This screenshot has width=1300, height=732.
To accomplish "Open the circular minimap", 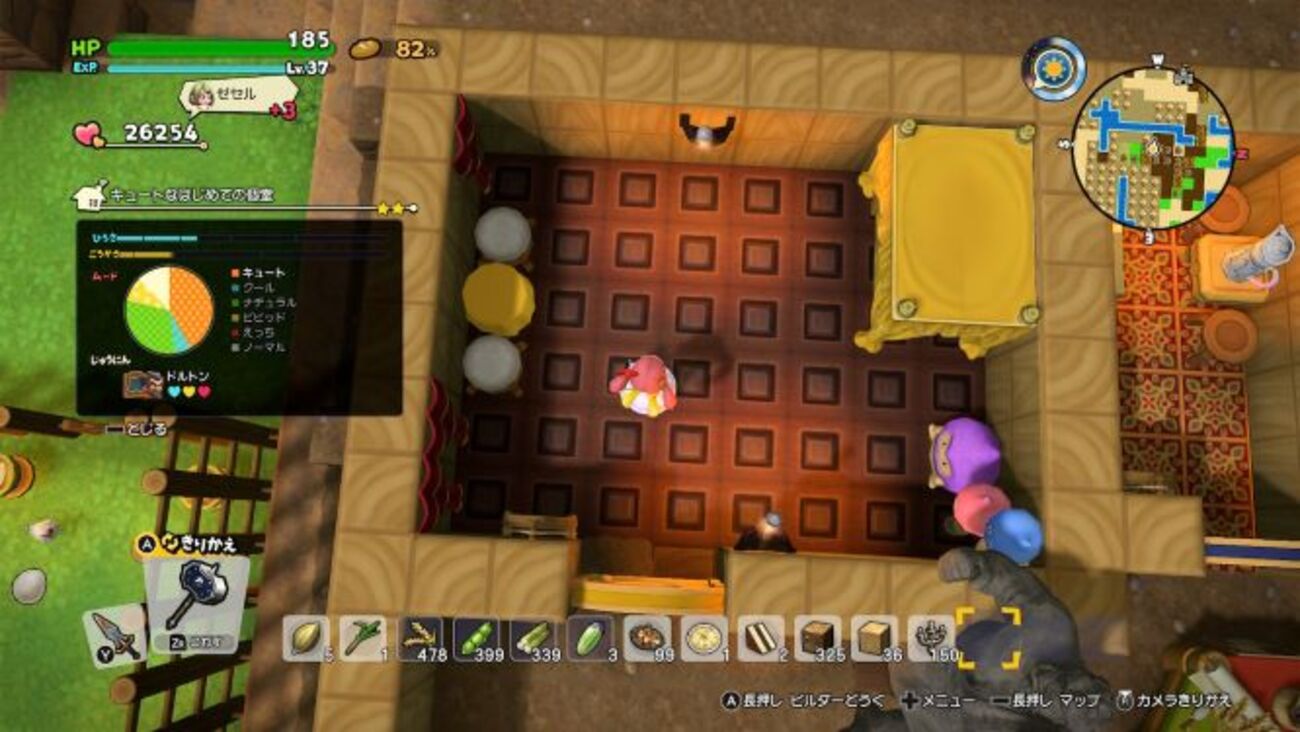I will coord(1152,148).
